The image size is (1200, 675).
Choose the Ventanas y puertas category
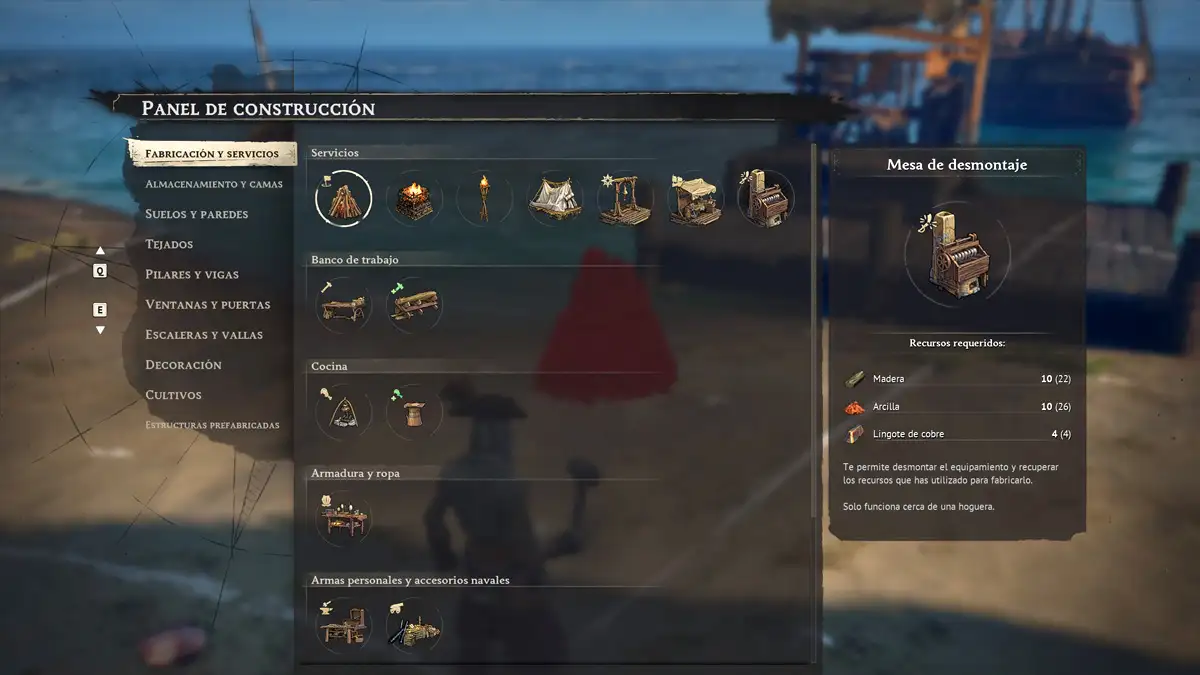(x=208, y=304)
